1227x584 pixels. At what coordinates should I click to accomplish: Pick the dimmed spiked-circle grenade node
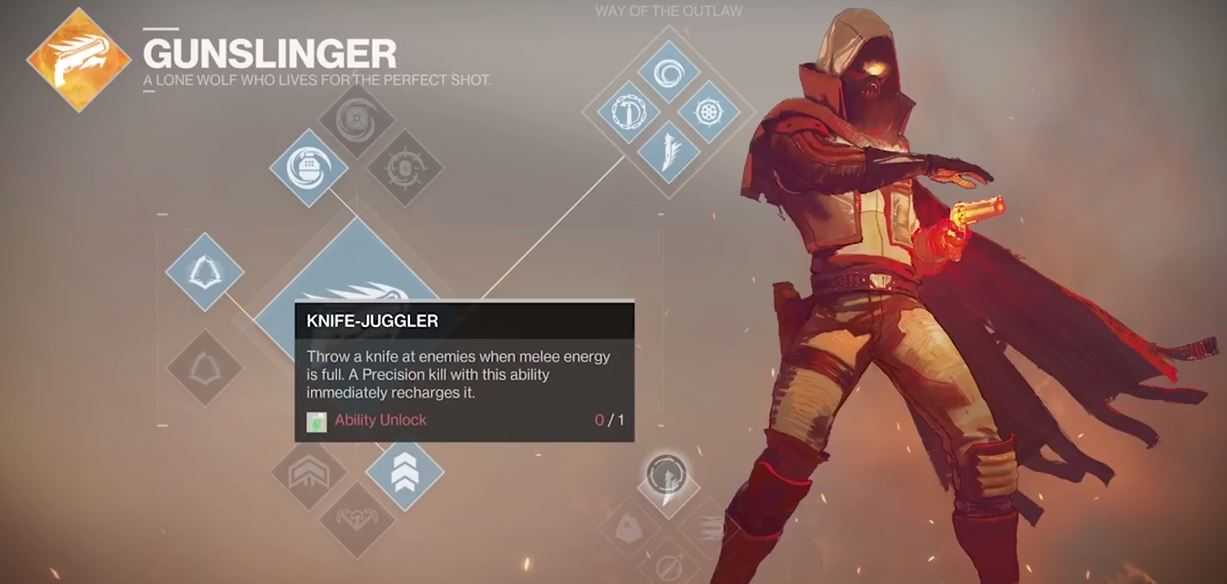[404, 168]
